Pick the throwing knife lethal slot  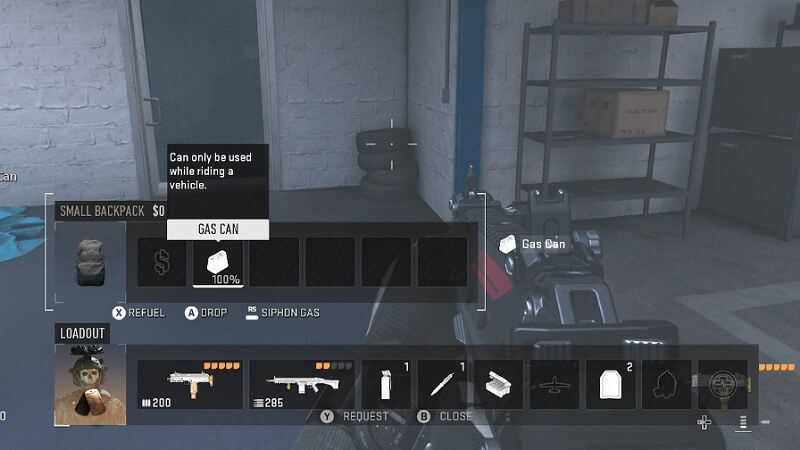pos(442,385)
